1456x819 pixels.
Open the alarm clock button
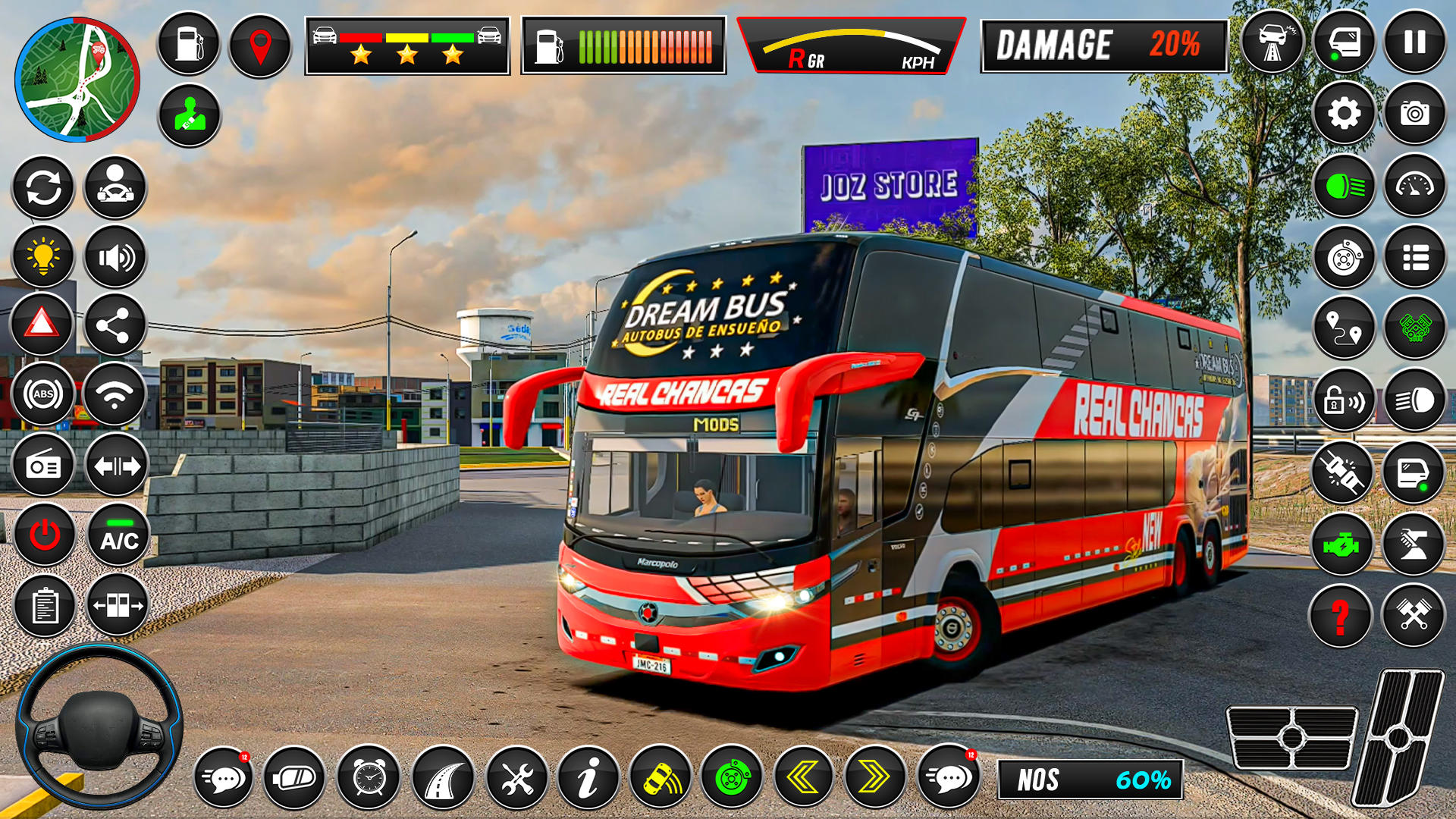tap(369, 777)
